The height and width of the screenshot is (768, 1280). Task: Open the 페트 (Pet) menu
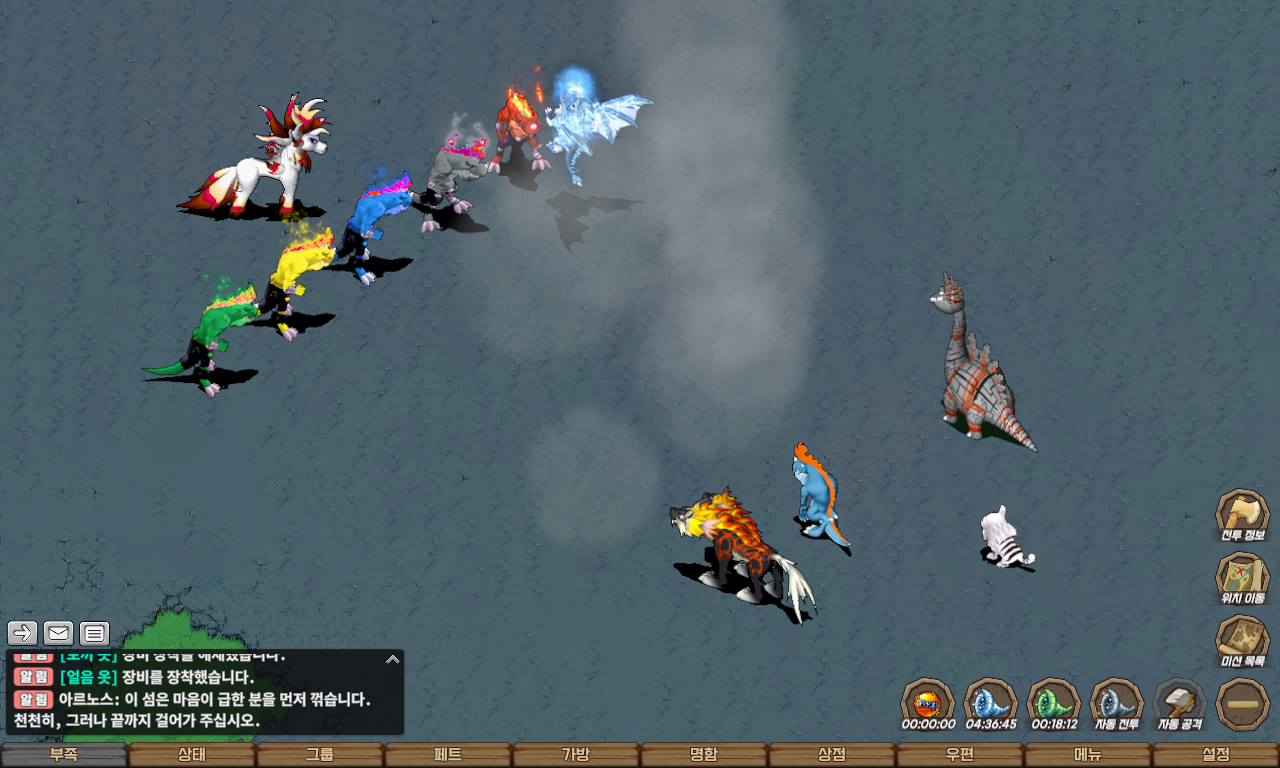pos(448,755)
